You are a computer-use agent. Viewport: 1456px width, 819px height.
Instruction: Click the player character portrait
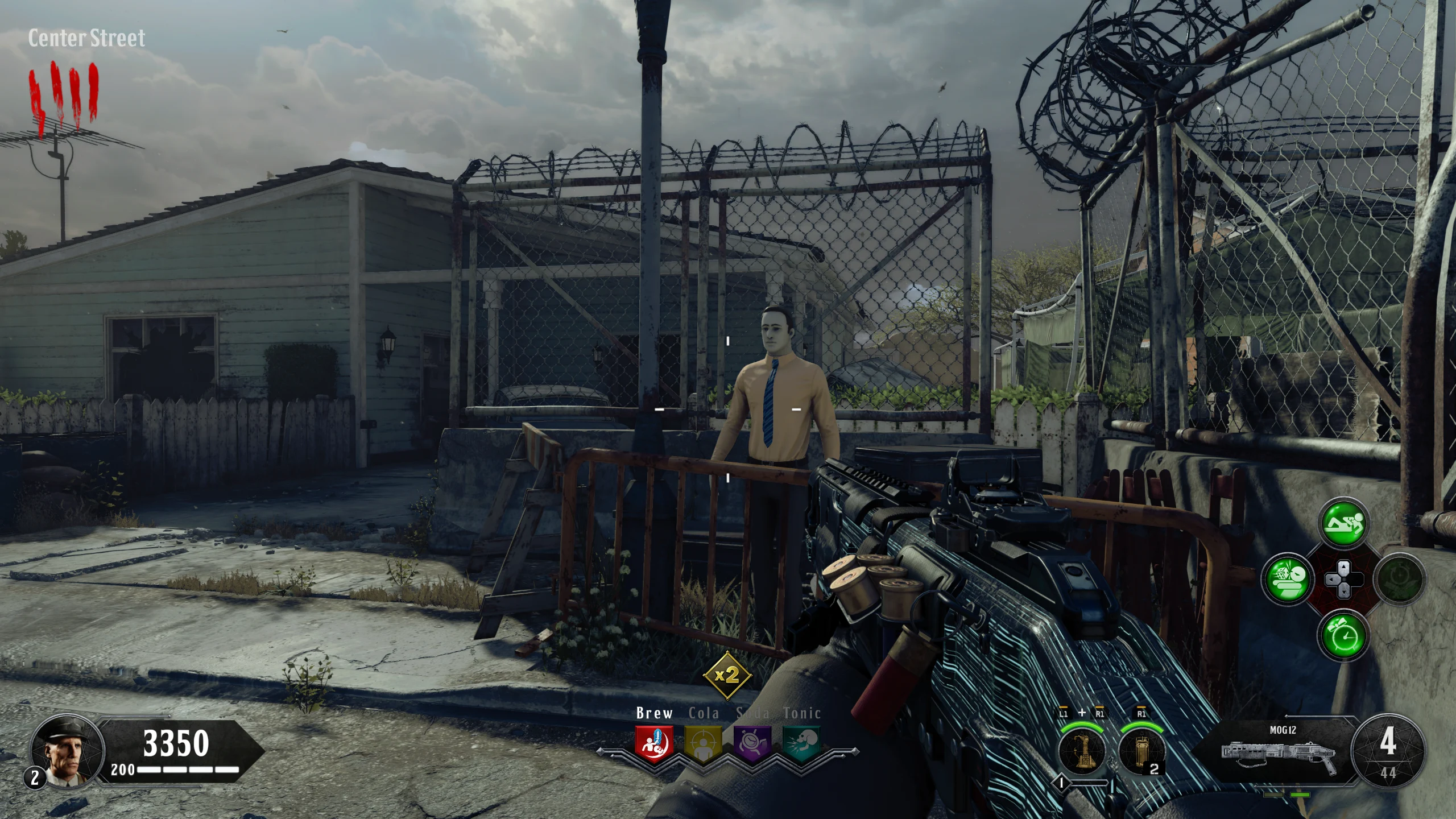click(x=67, y=750)
